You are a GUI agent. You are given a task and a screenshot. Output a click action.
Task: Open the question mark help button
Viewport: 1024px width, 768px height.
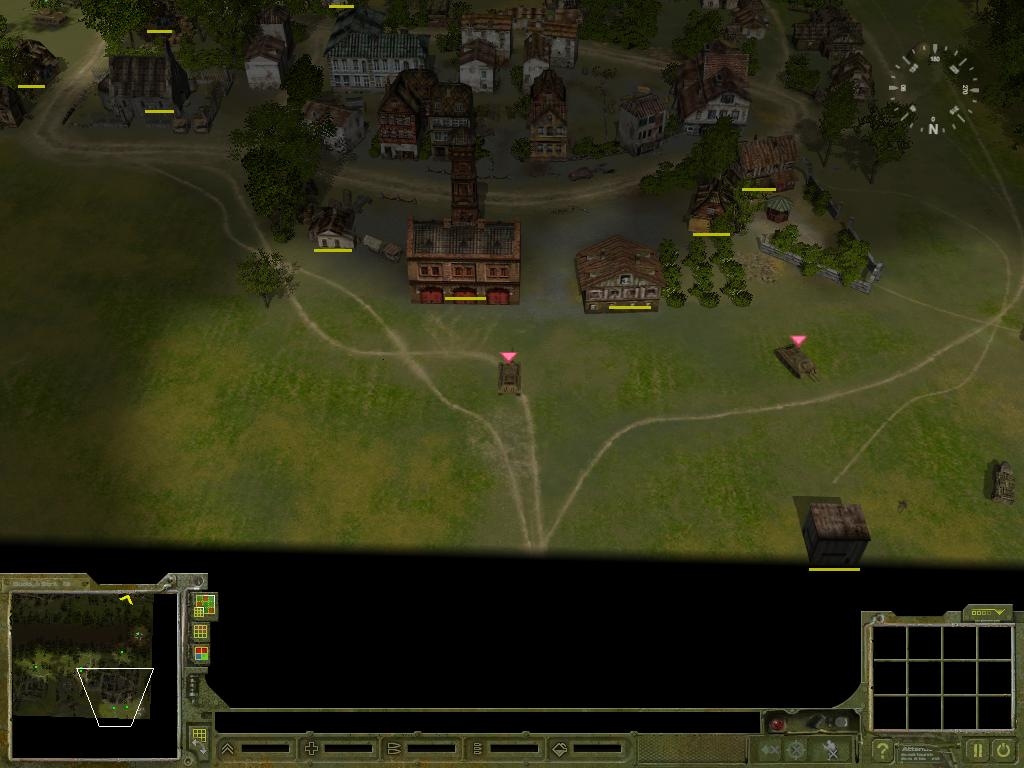click(882, 749)
